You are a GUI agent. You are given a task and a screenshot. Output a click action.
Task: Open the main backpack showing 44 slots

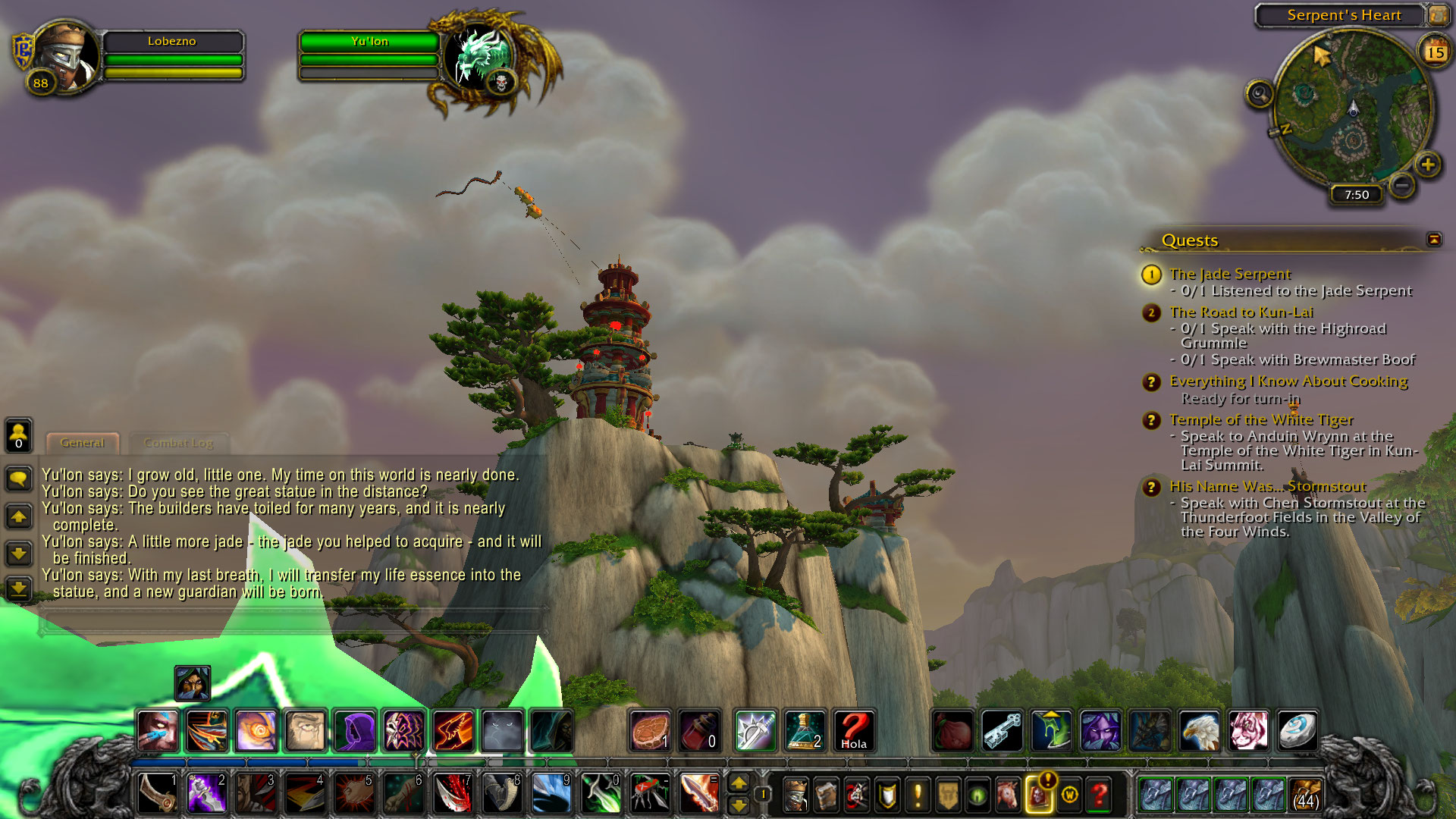pyautogui.click(x=1305, y=794)
